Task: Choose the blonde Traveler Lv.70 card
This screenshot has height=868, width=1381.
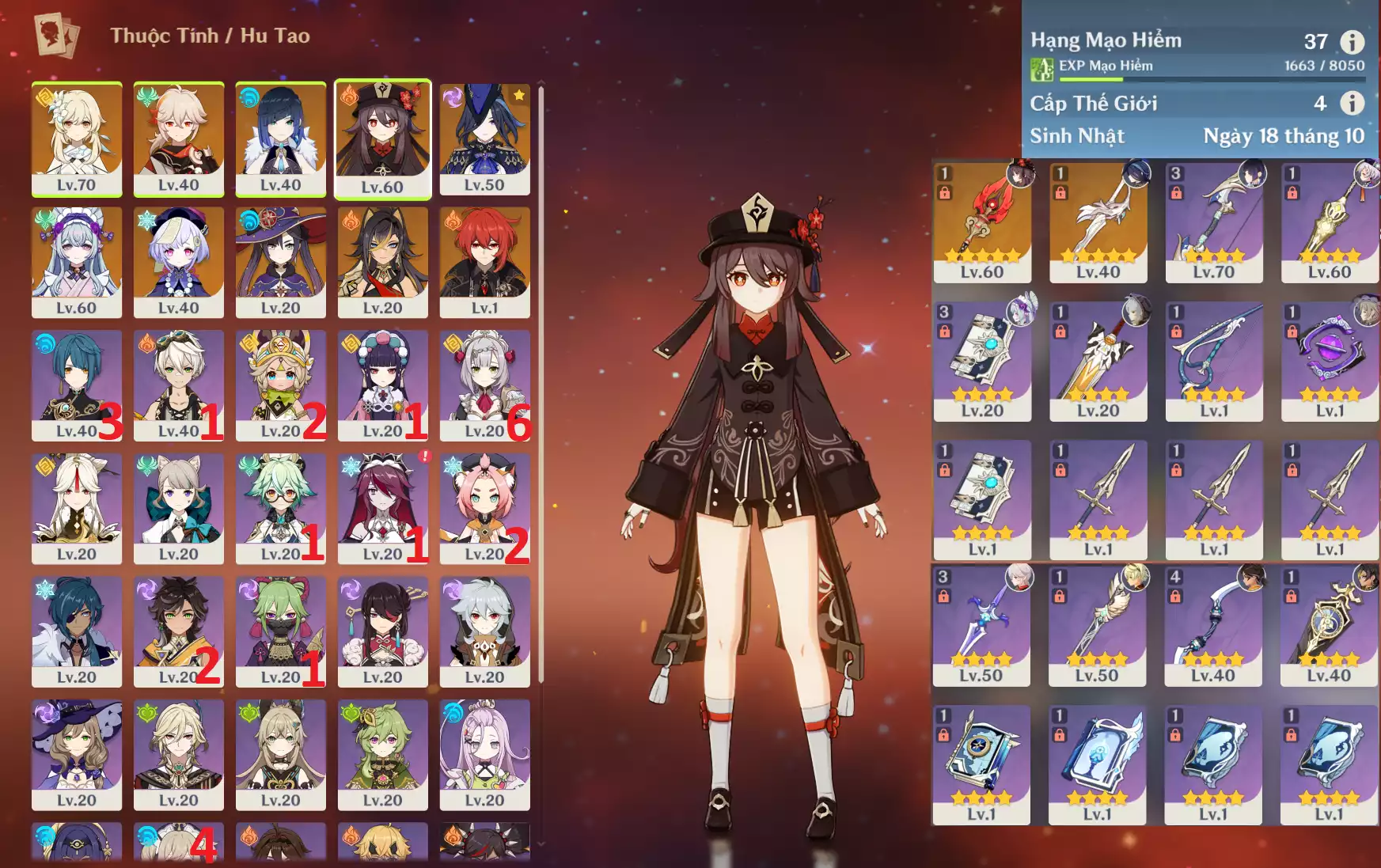Action: tap(77, 138)
